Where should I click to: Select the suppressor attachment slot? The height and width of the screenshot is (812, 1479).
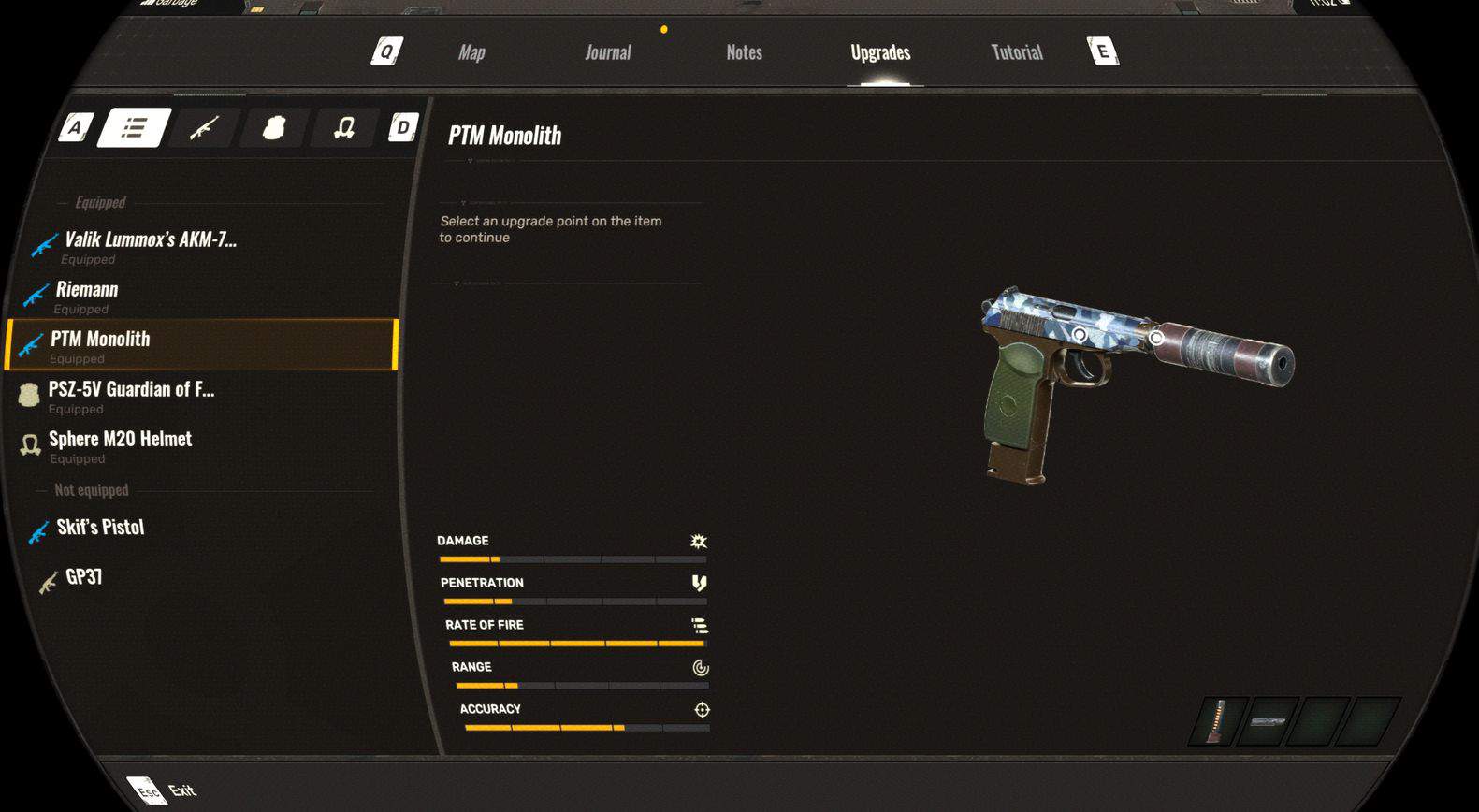1268,721
